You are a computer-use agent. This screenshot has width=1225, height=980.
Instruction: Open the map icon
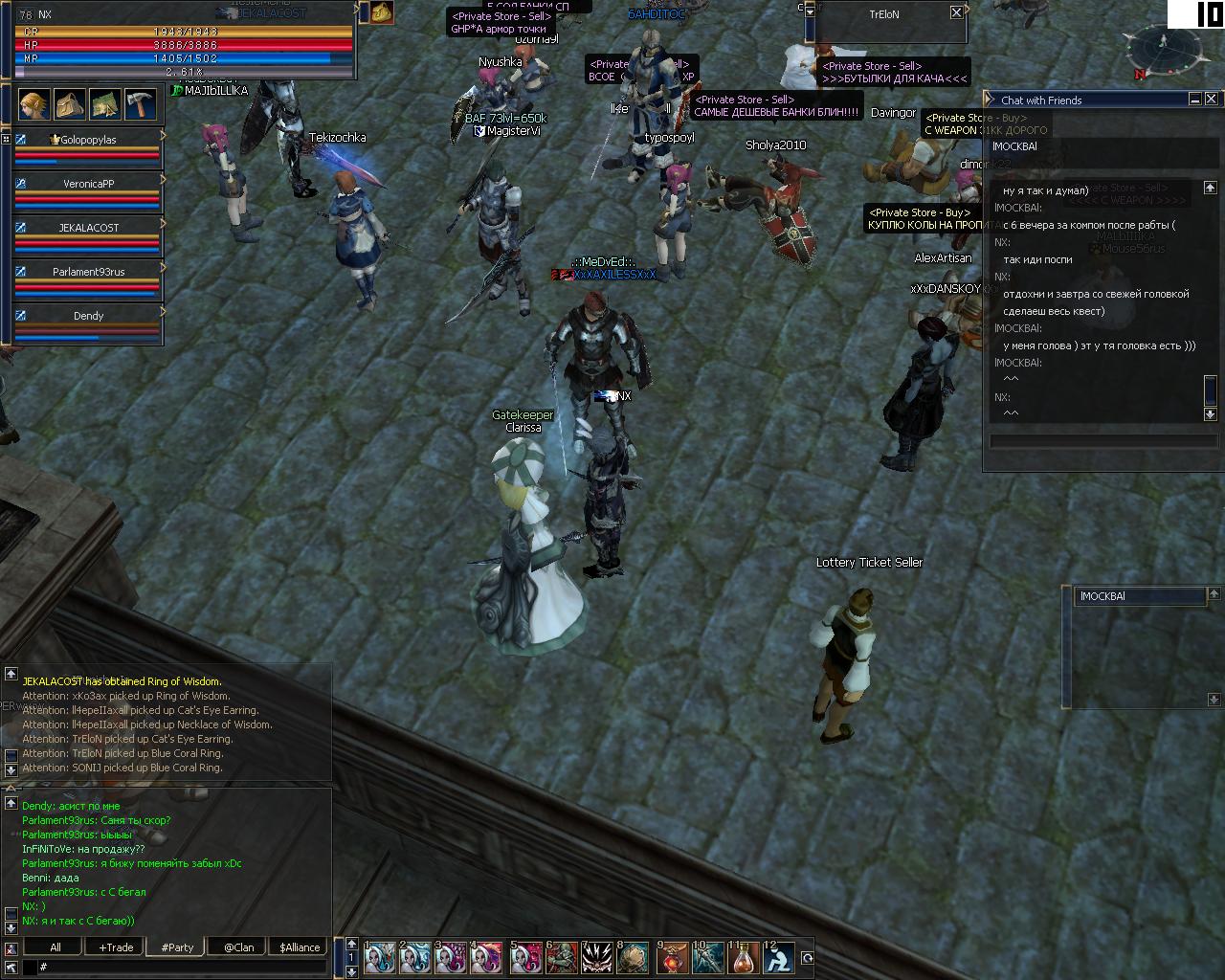pyautogui.click(x=105, y=103)
